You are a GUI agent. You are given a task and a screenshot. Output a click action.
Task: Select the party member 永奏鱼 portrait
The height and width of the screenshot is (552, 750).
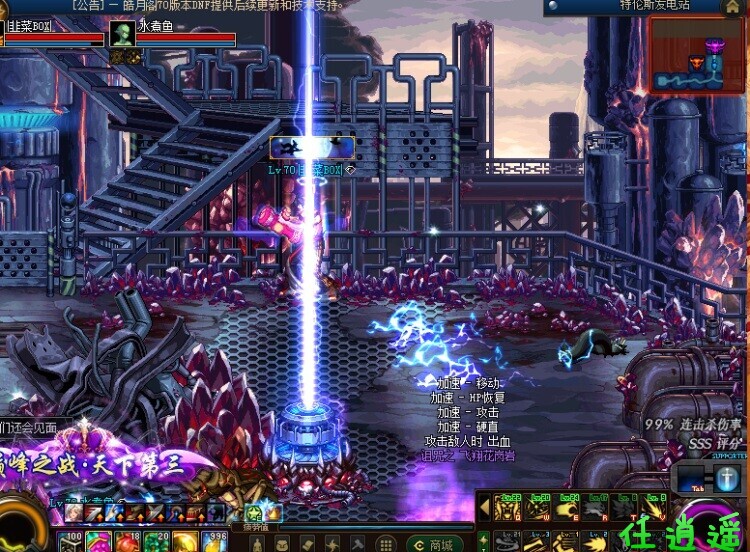click(121, 36)
